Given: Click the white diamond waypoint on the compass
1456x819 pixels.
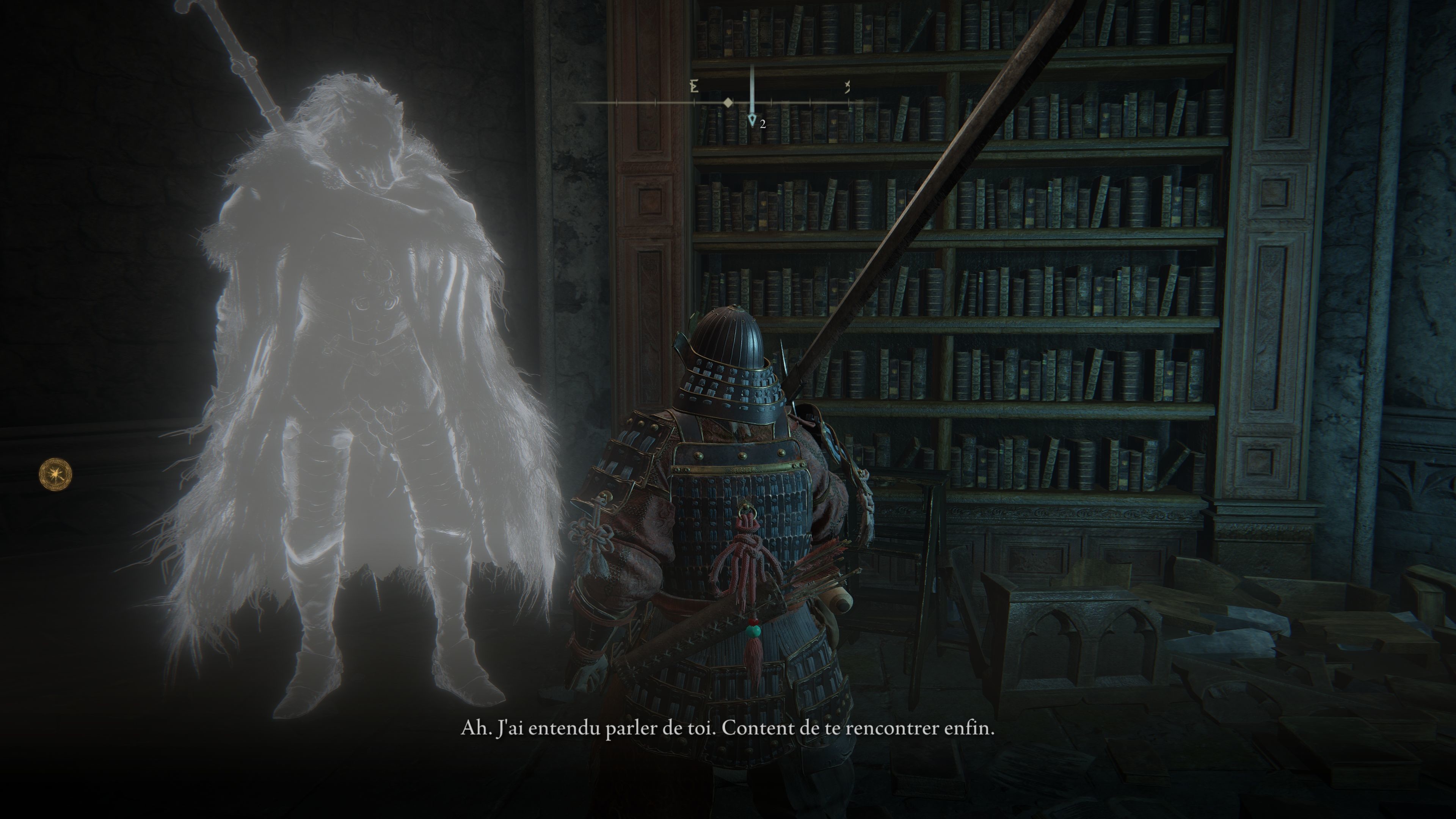Looking at the screenshot, I should [x=728, y=103].
